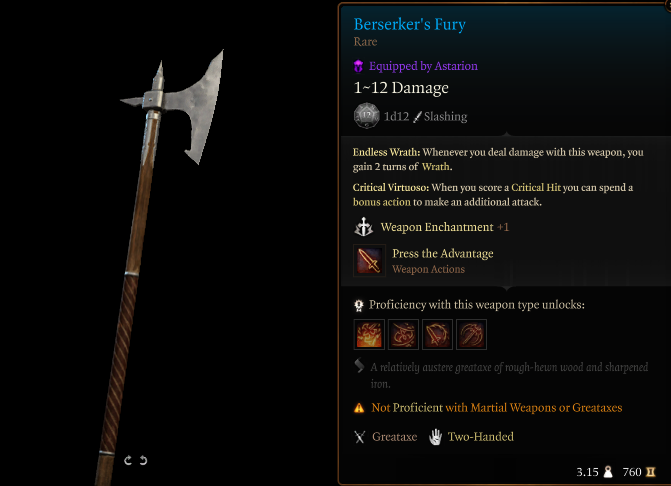The width and height of the screenshot is (671, 486).
Task: Select the fiery orange proficiency ability icon
Action: (x=369, y=333)
